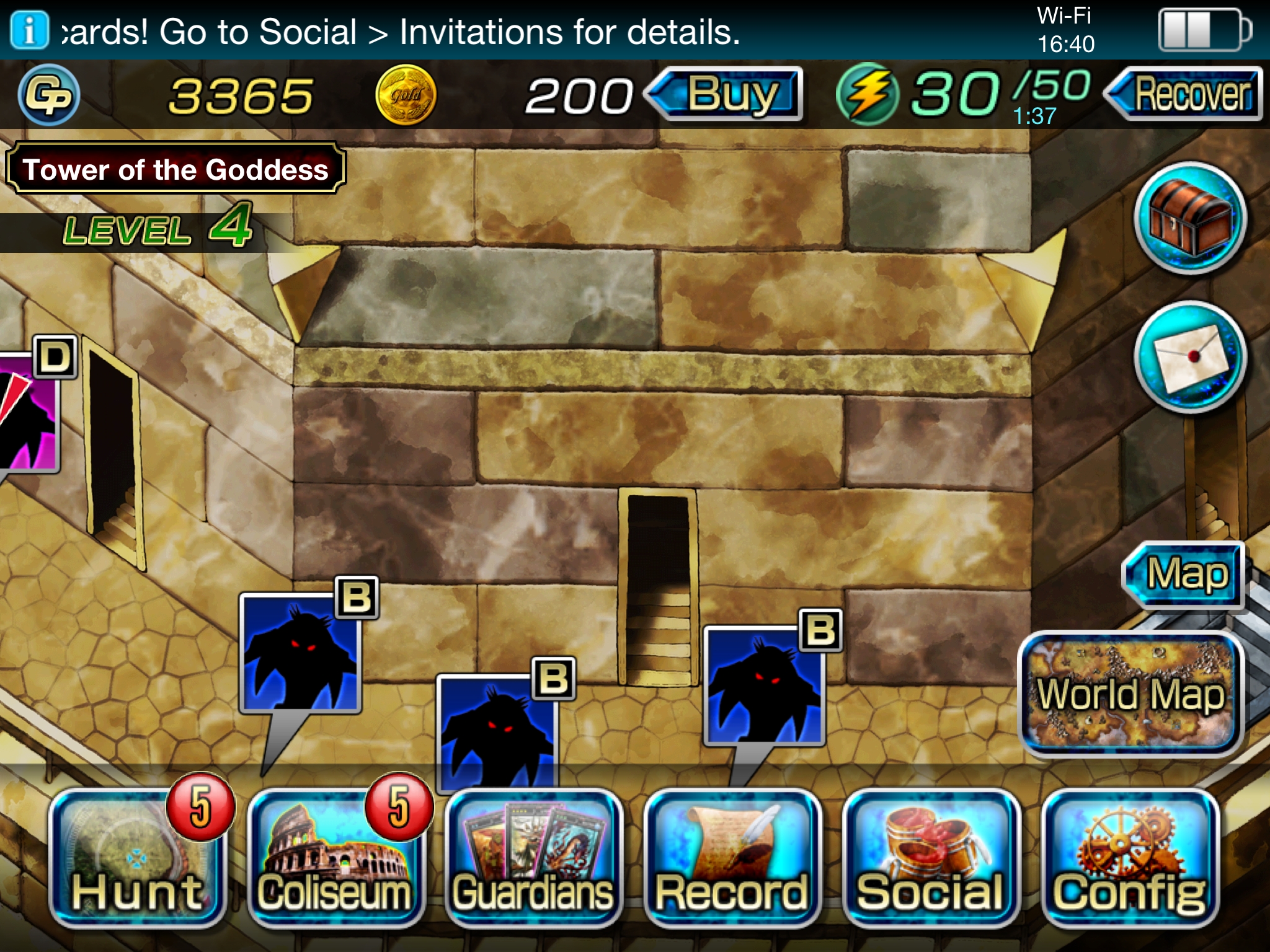
Task: Tap the blue info icon in the ticker
Action: pyautogui.click(x=29, y=30)
